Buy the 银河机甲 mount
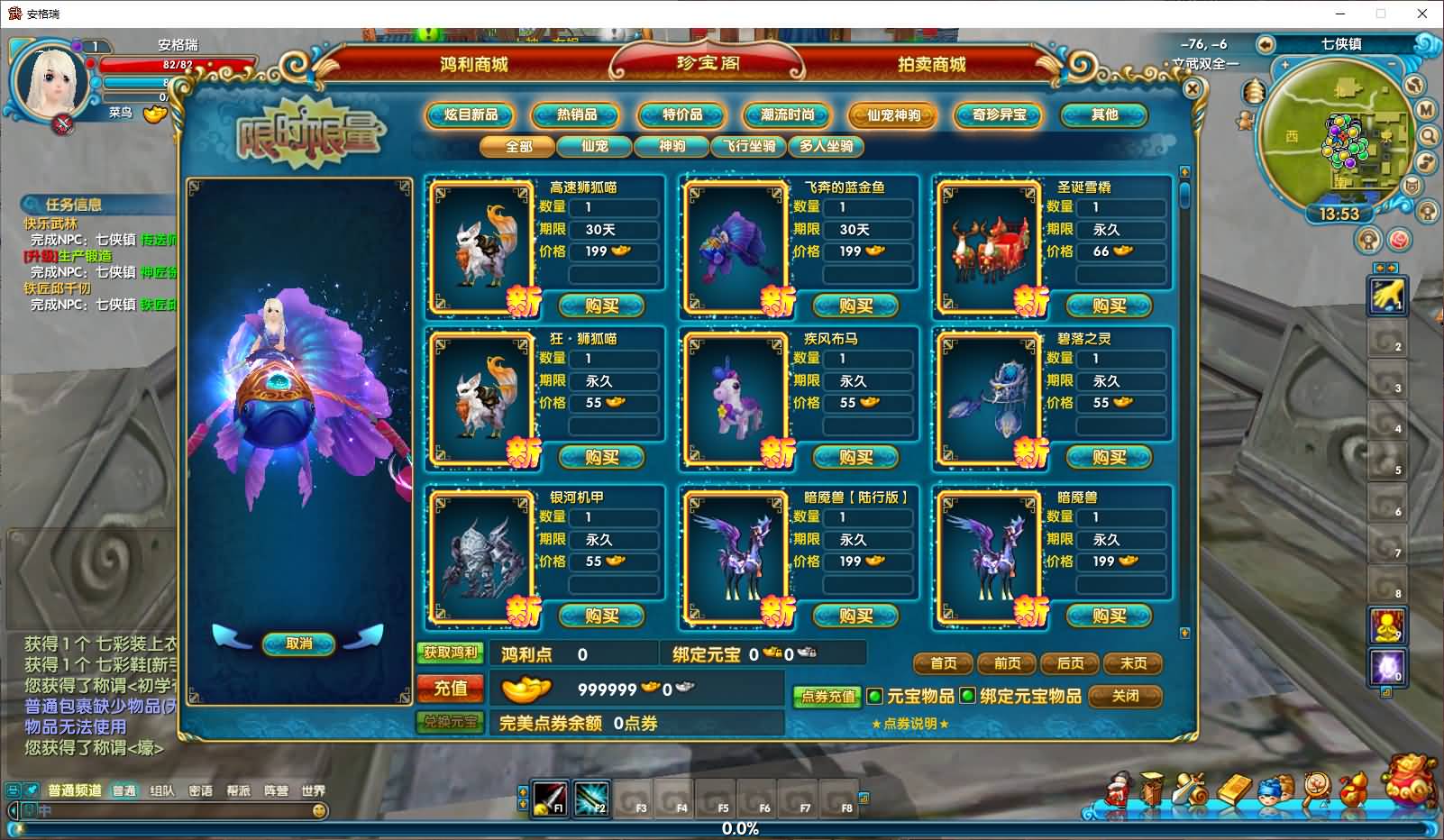1444x840 pixels. [x=601, y=616]
